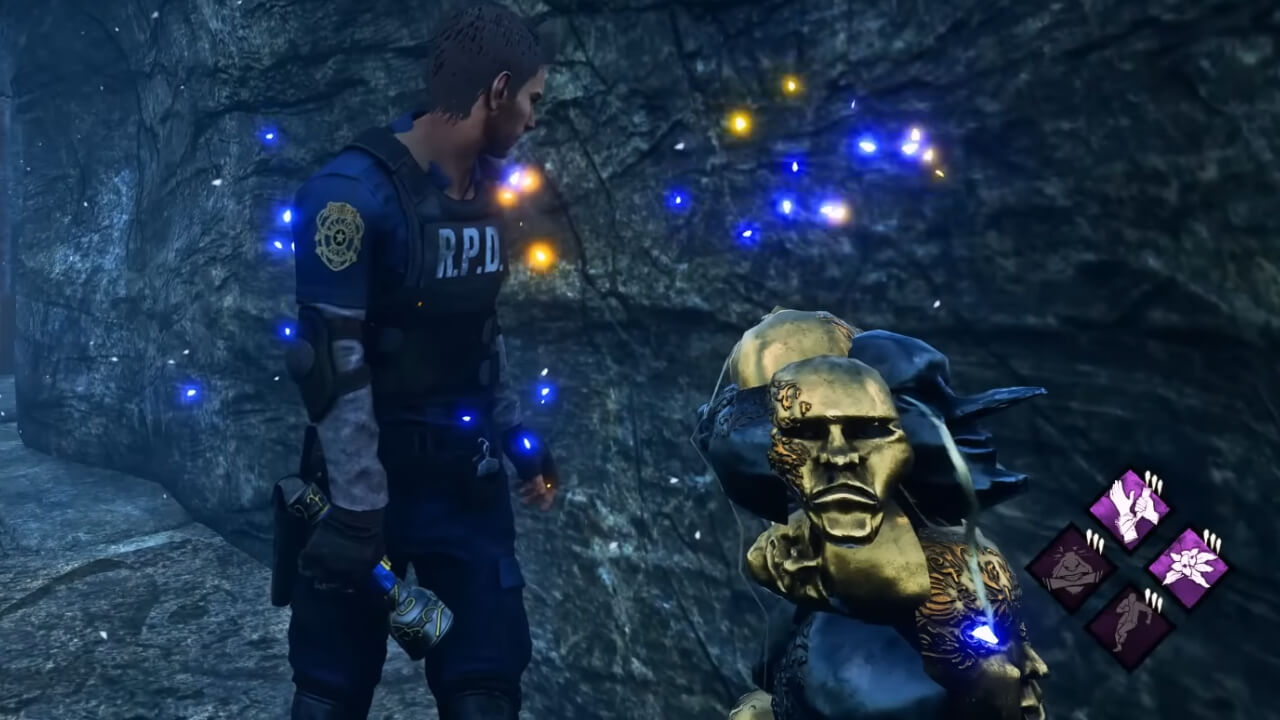Click the tier marks beside the flower perk
1280x720 pixels.
click(x=1210, y=538)
